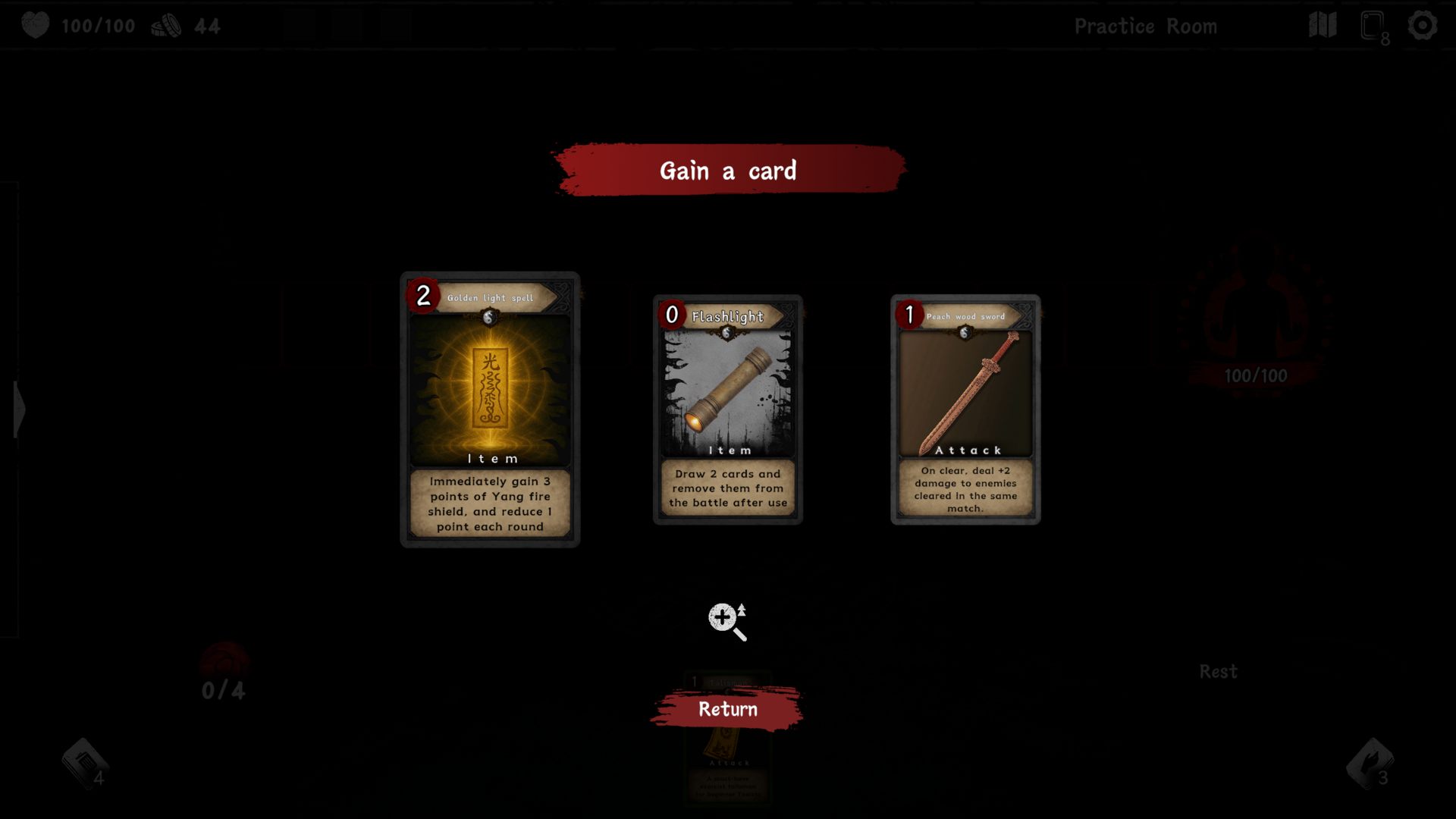The height and width of the screenshot is (819, 1456).
Task: Expand the left side panel arrow
Action: tap(18, 409)
